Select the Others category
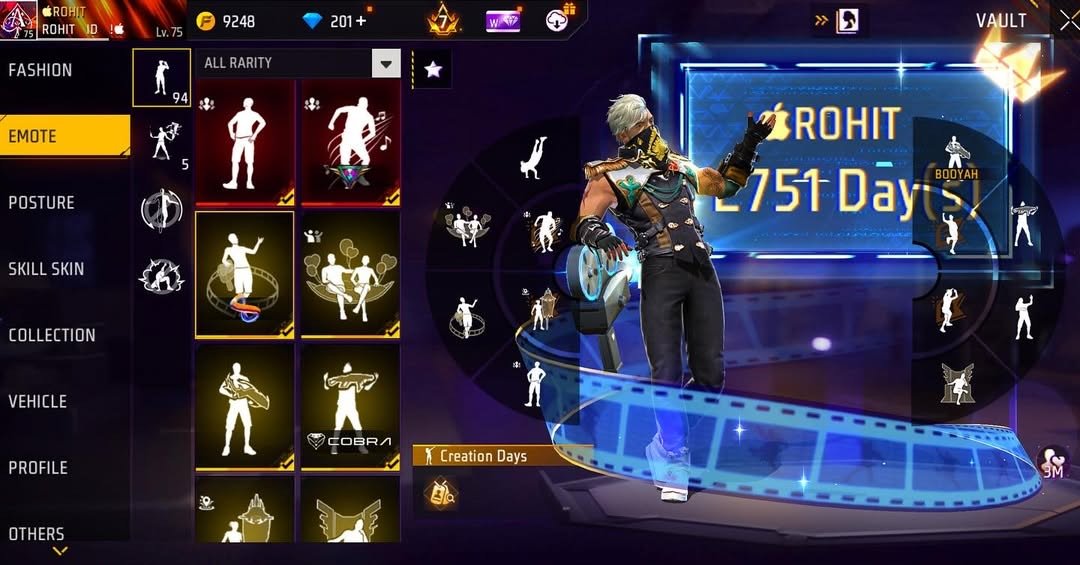Screen dimensions: 1080x565 pyautogui.click(x=37, y=533)
